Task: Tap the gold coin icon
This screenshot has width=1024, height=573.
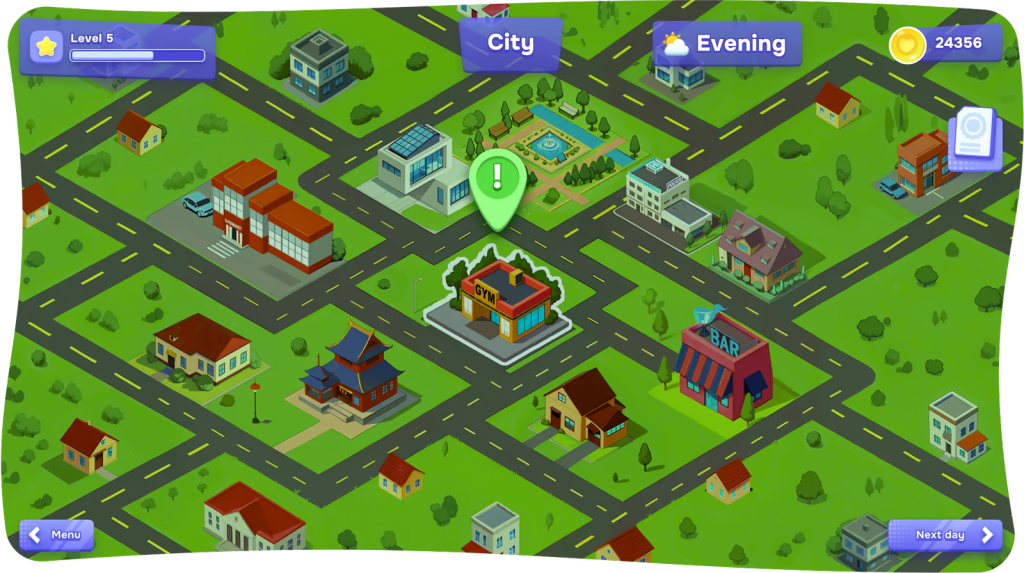Action: (907, 44)
